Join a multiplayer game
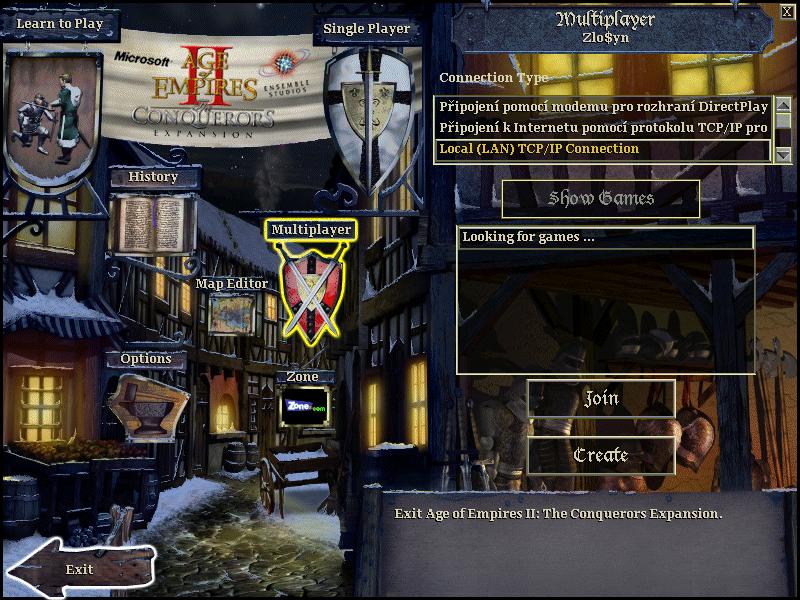800x600 pixels. pyautogui.click(x=601, y=398)
